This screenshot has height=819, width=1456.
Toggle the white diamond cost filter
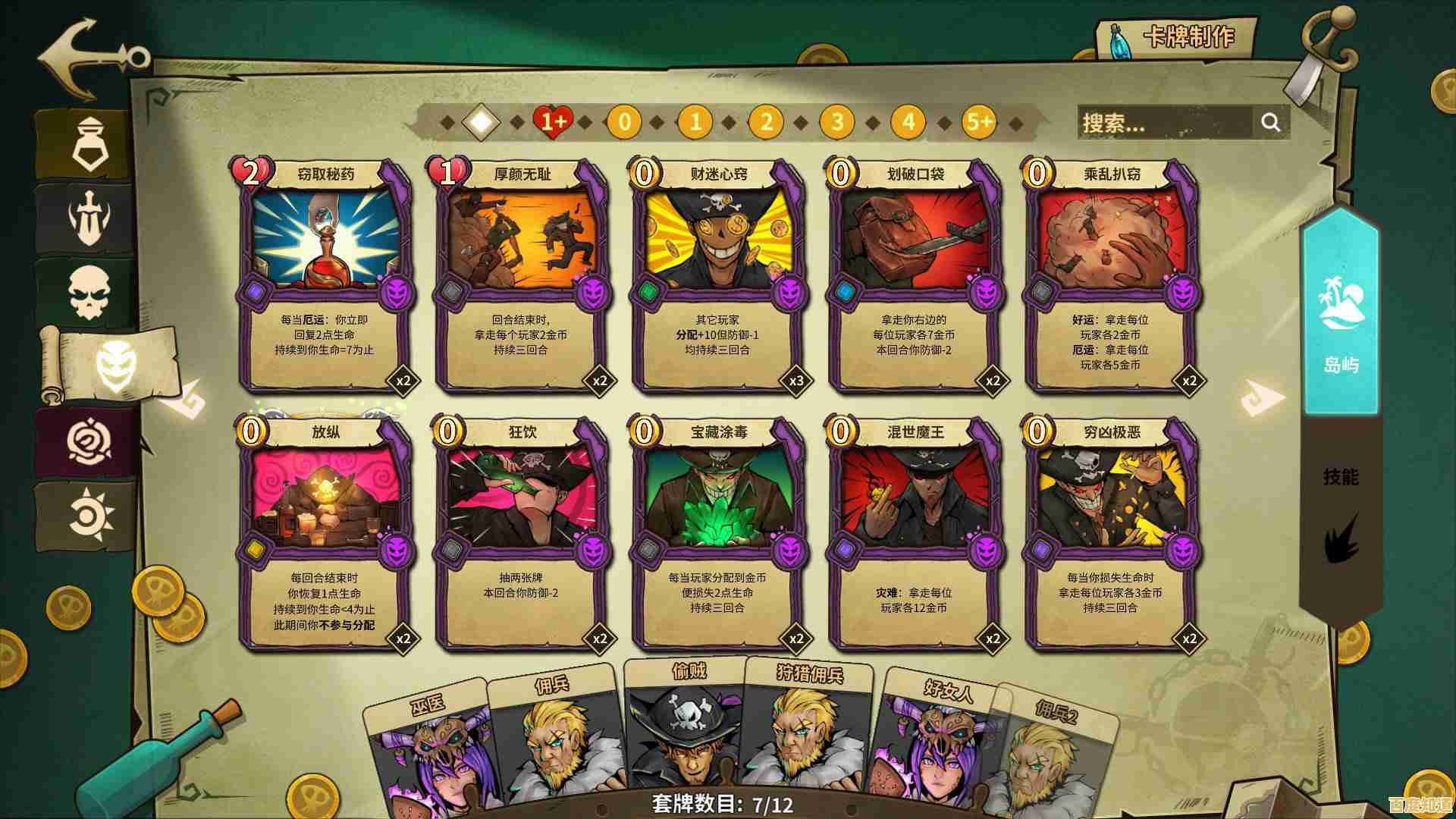pos(480,121)
